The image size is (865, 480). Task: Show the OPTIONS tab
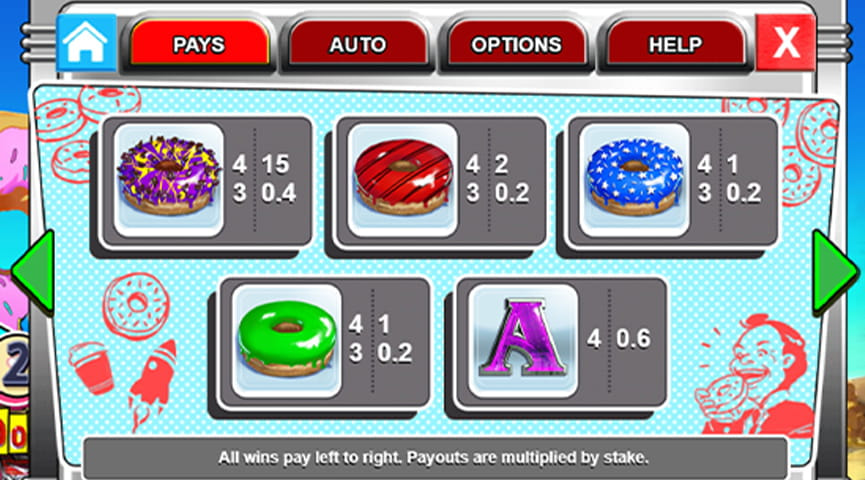tap(516, 45)
